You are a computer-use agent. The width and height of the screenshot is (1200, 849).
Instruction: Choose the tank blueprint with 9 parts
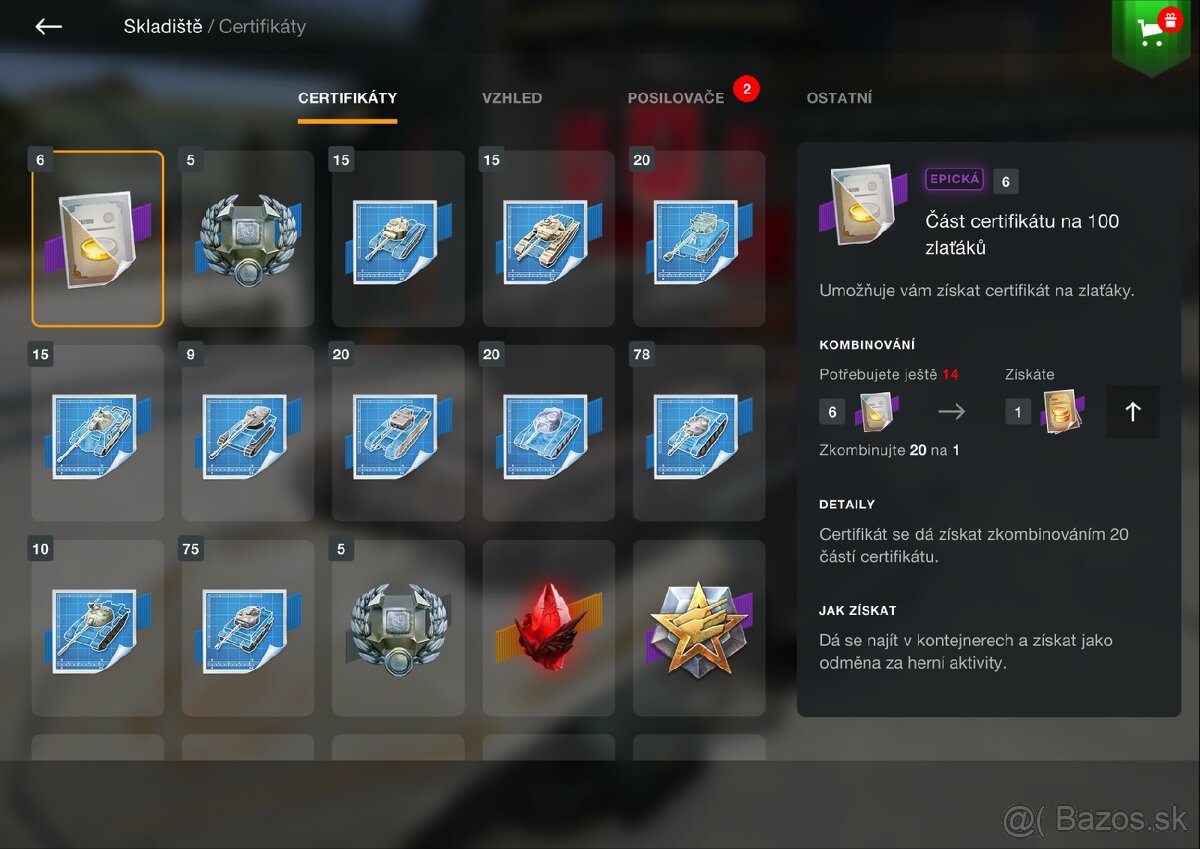(247, 433)
